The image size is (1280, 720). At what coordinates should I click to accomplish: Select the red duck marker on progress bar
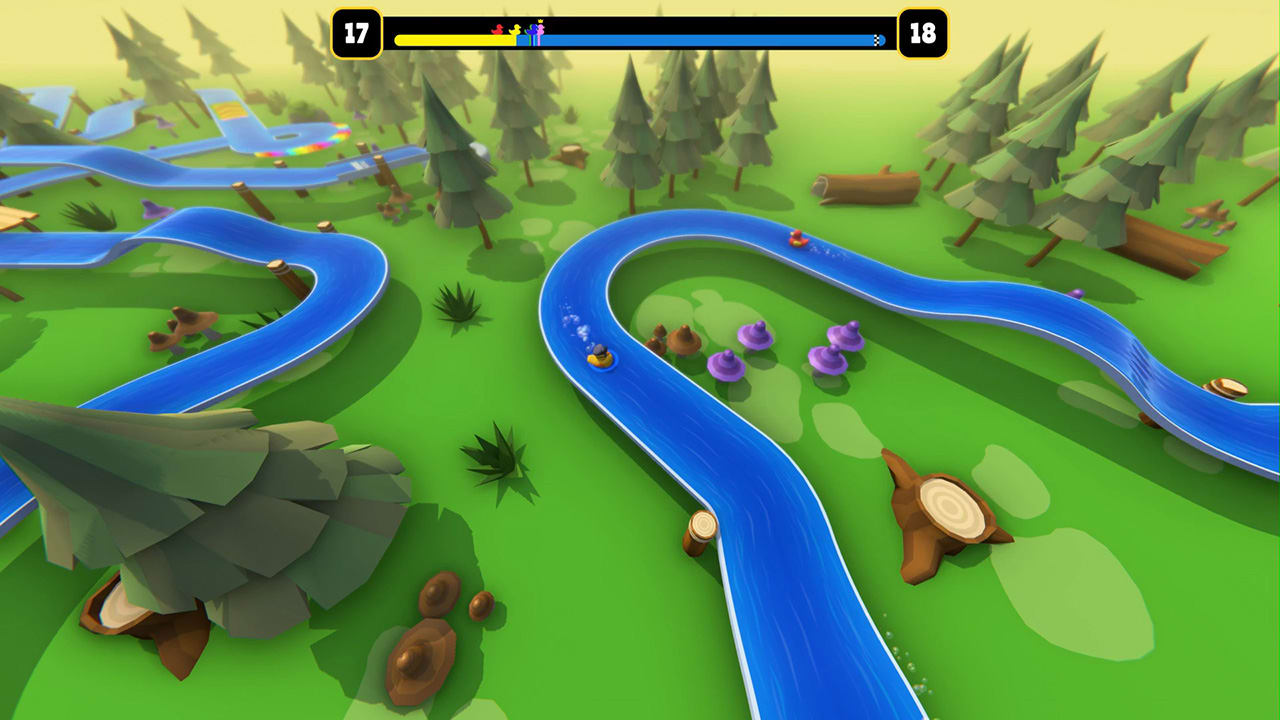tap(497, 29)
